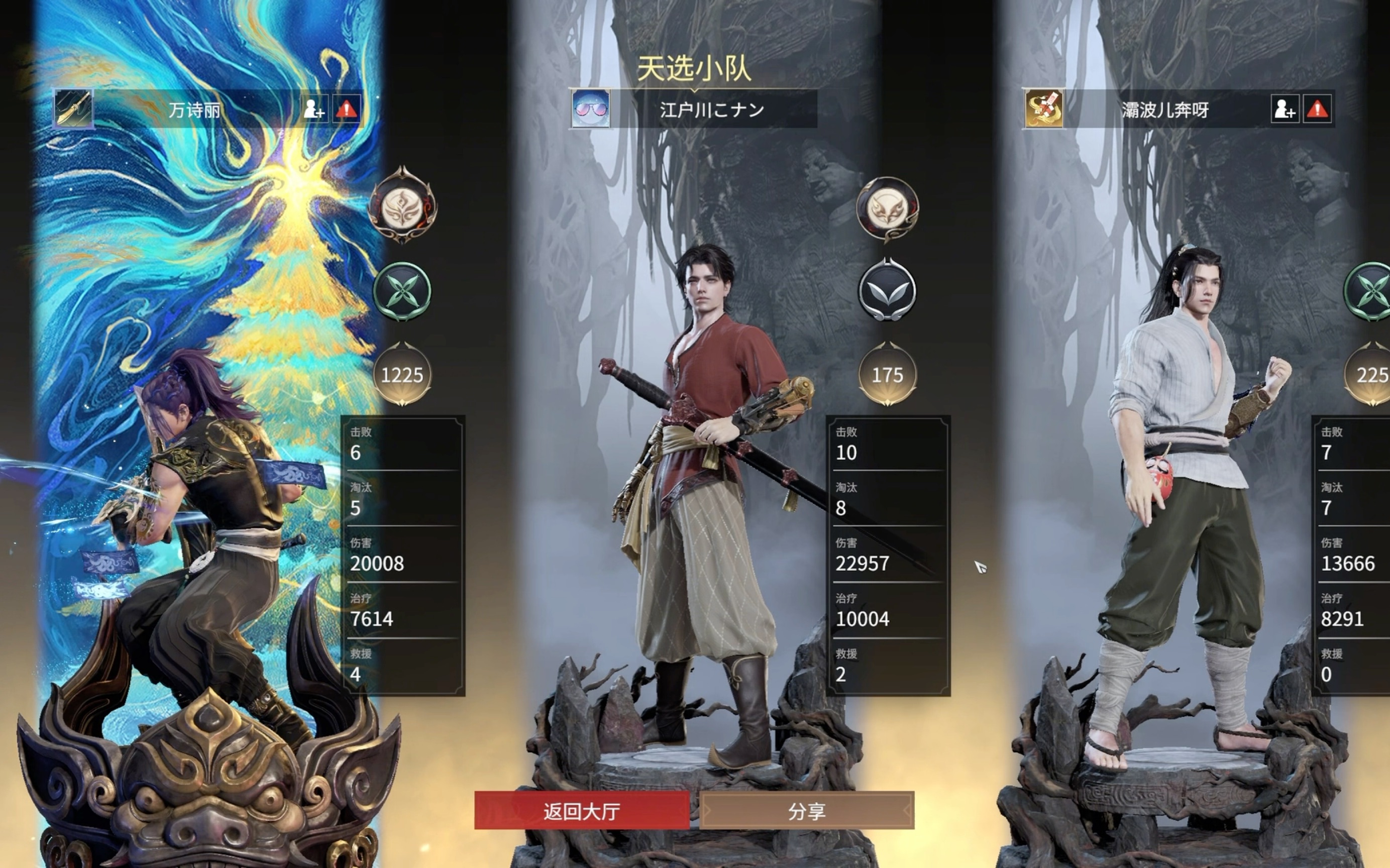Select the weapon icon next to 灞波儿奔呀
The image size is (1390, 868).
pyautogui.click(x=1045, y=109)
